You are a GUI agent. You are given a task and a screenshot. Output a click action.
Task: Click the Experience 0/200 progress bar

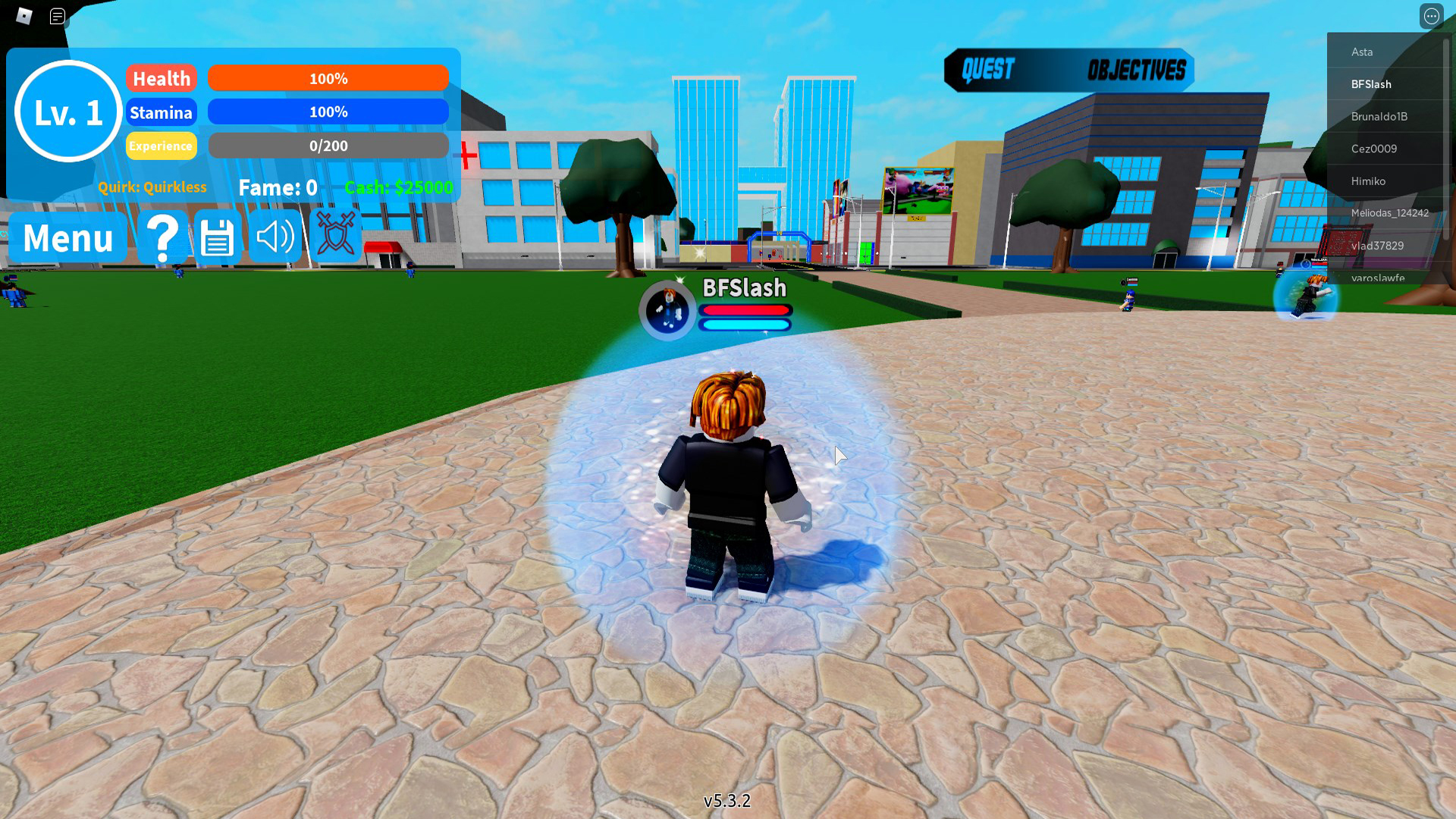pos(328,146)
